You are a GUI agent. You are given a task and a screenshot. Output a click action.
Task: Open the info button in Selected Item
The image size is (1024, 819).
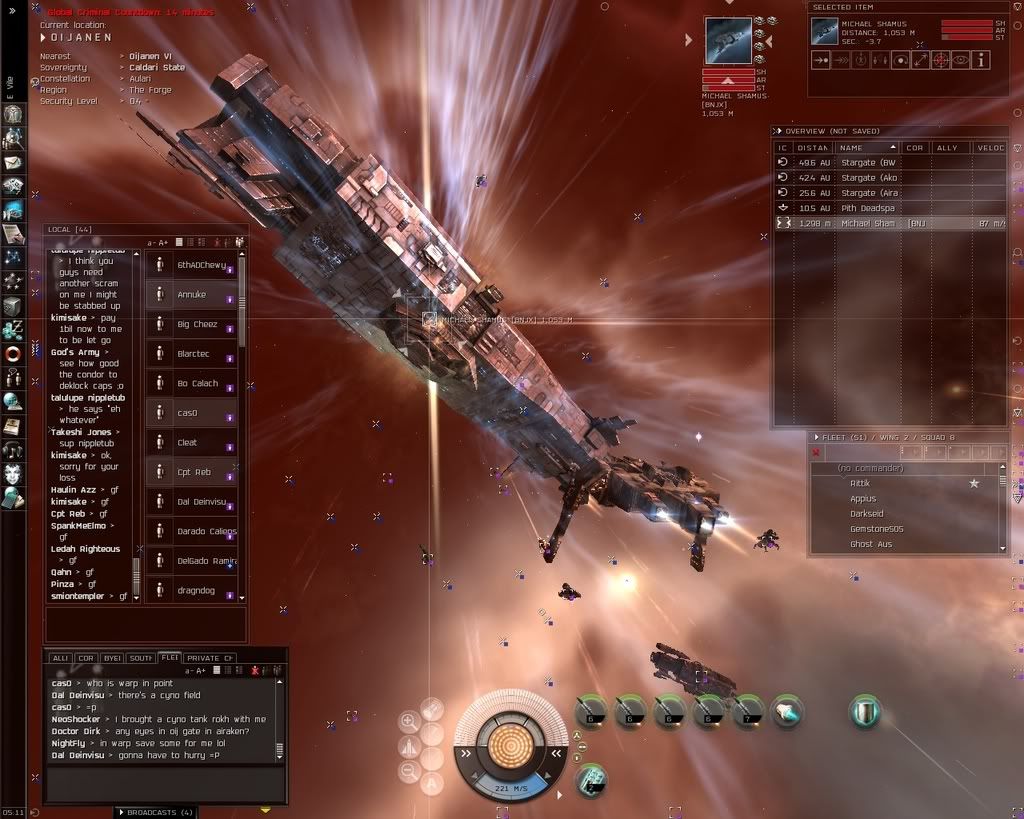[x=981, y=60]
